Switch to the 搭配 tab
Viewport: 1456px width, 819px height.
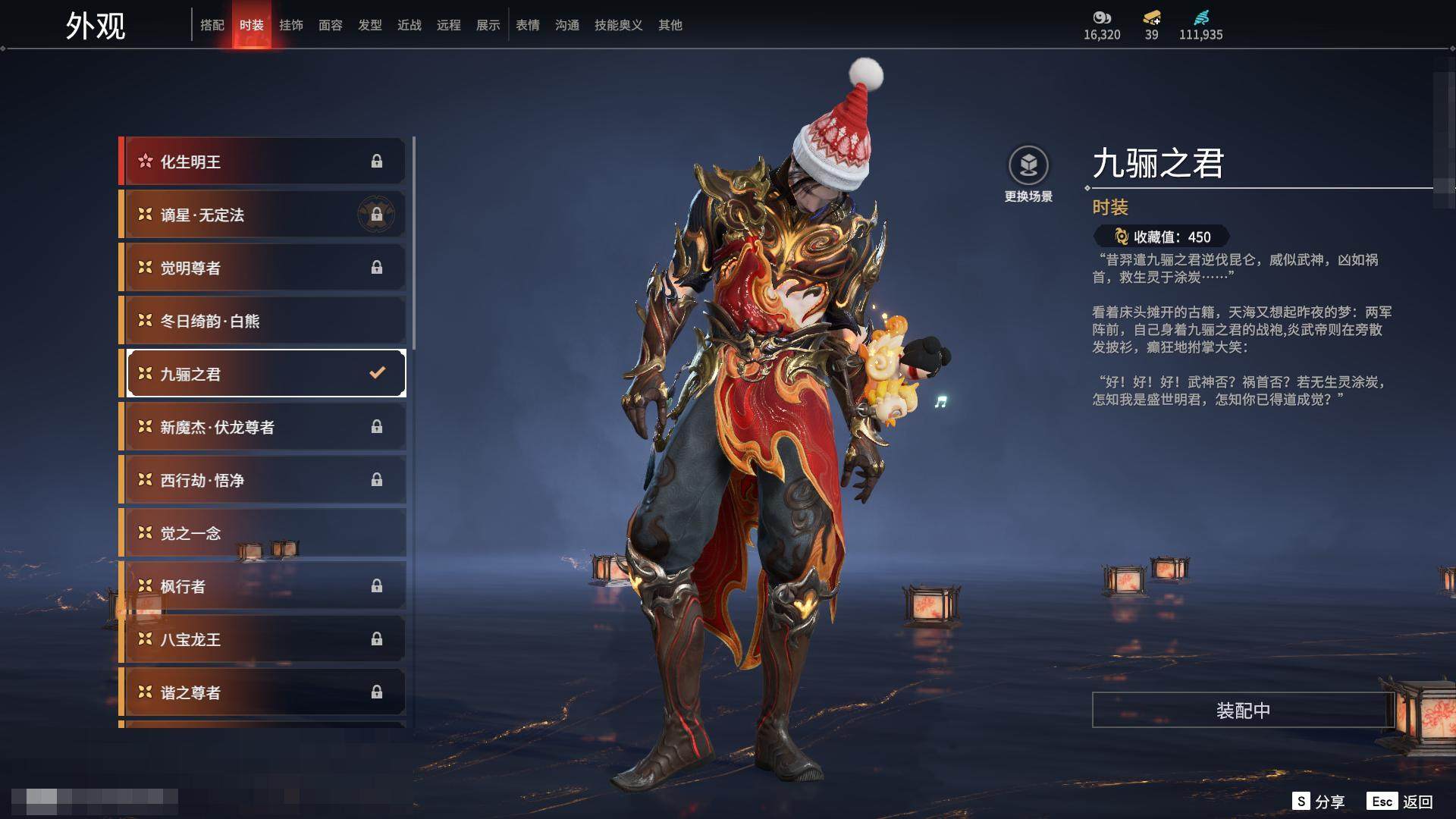tap(212, 25)
